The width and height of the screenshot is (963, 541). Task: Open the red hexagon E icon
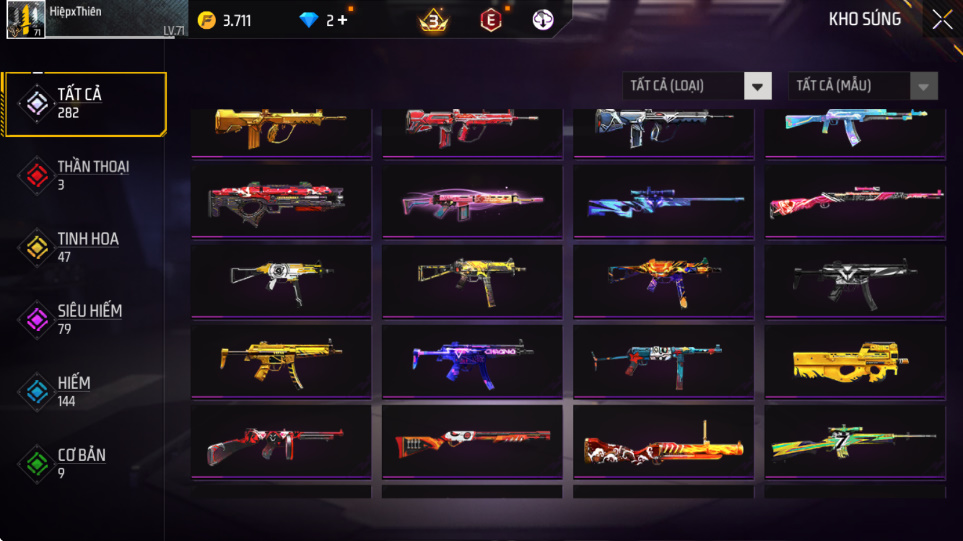tap(490, 20)
